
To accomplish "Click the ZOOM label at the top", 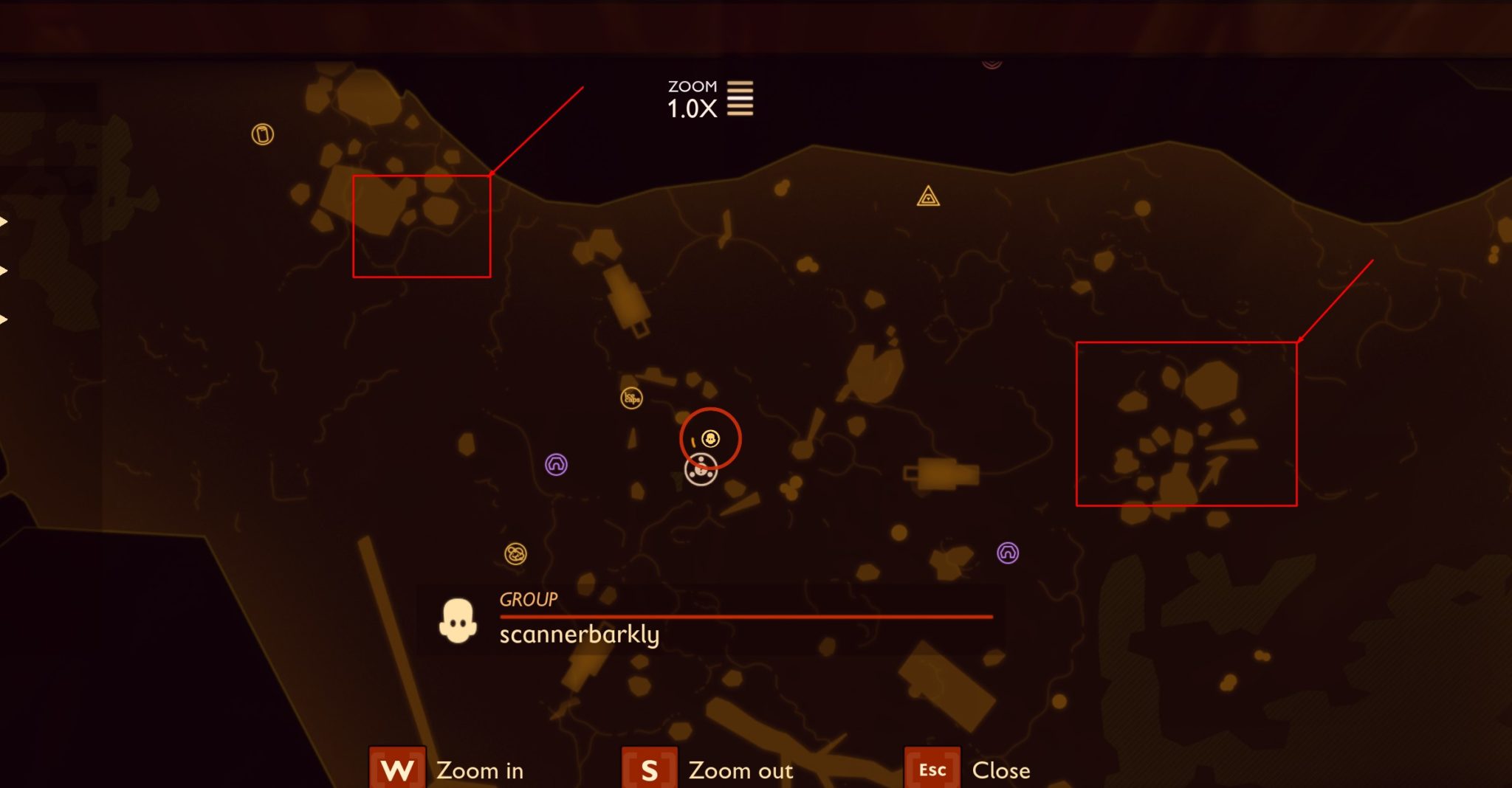I will coord(692,86).
